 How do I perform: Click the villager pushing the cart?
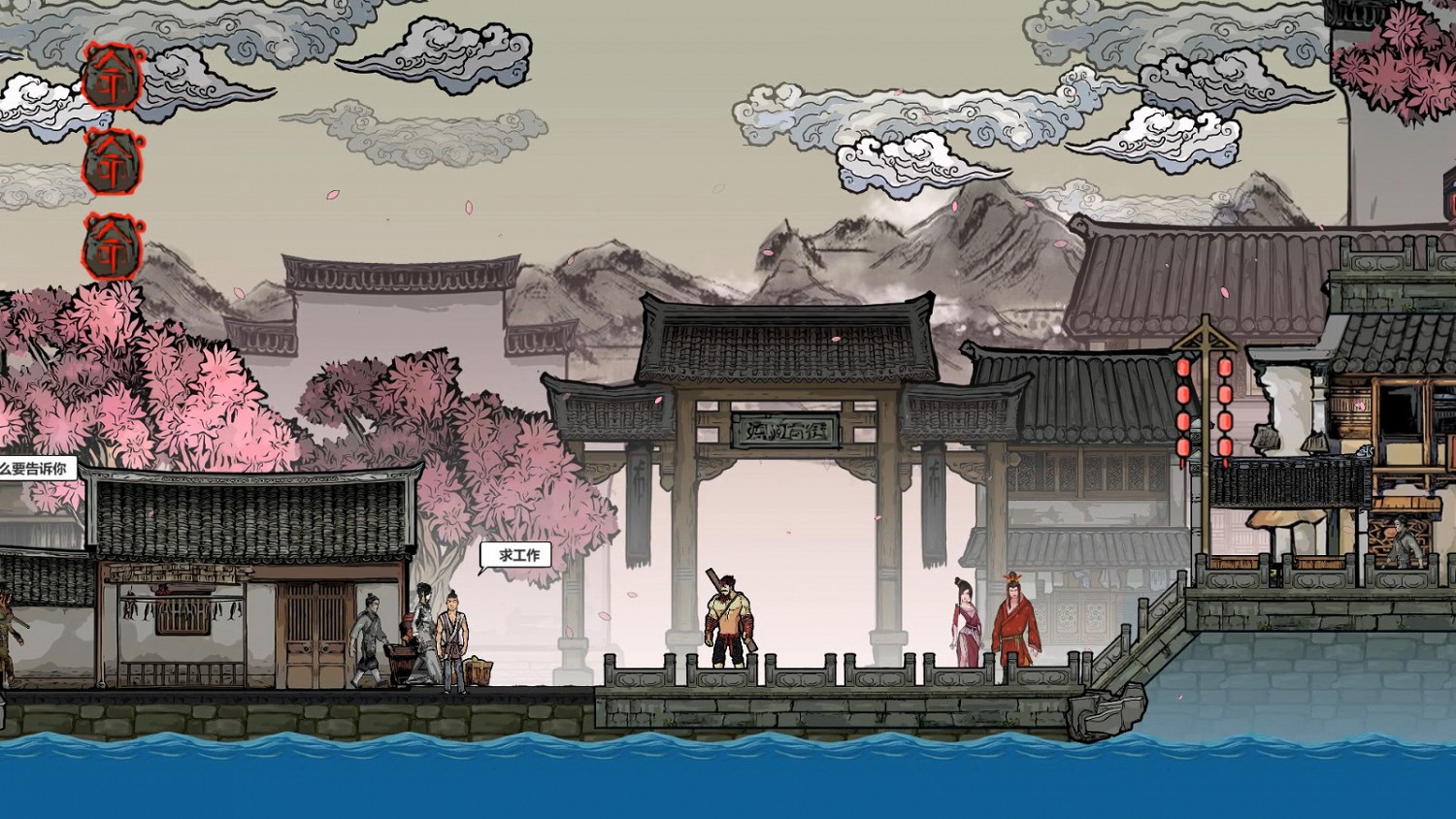(x=369, y=636)
